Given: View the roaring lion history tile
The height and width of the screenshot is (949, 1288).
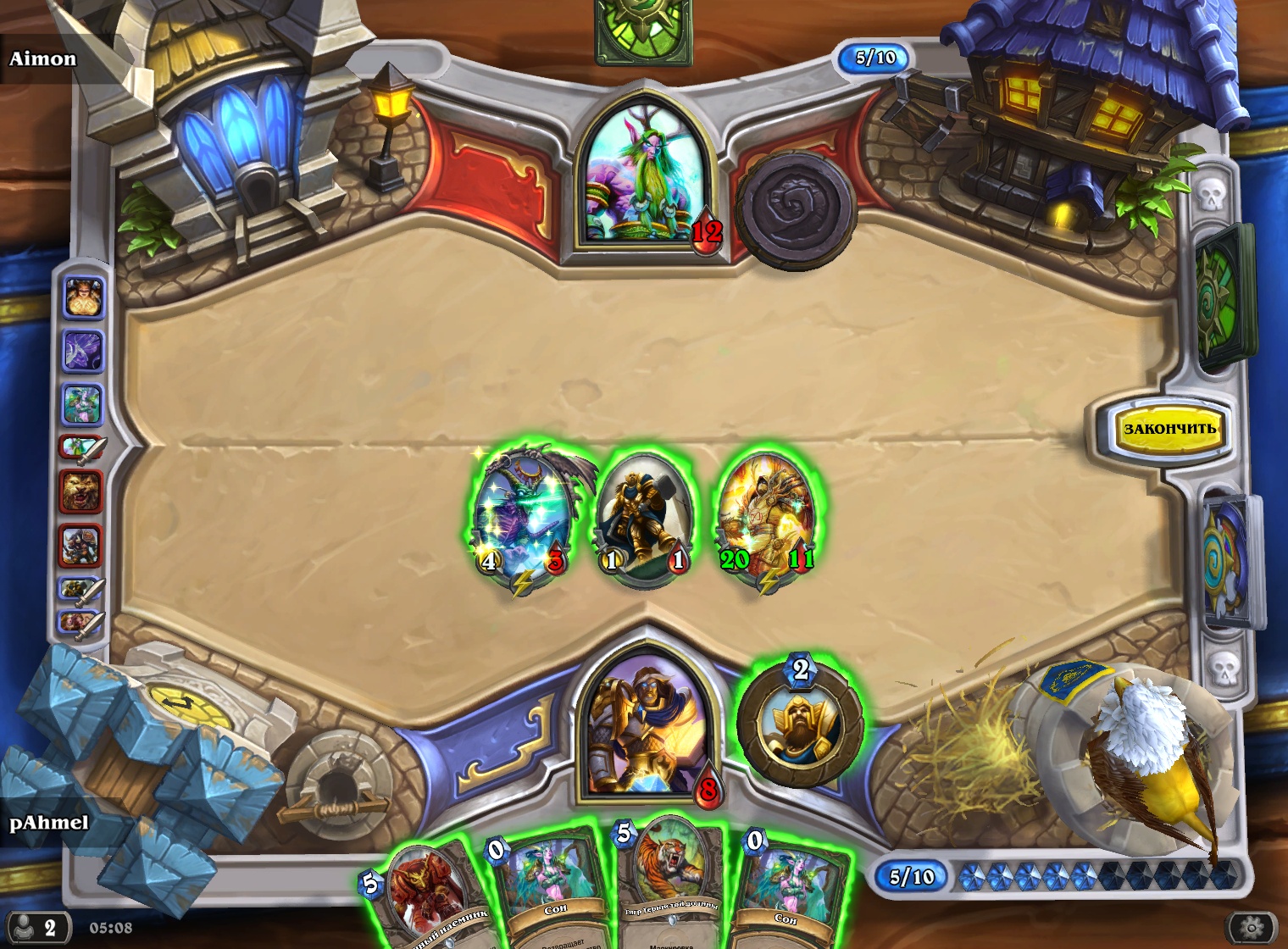Looking at the screenshot, I should click(82, 491).
